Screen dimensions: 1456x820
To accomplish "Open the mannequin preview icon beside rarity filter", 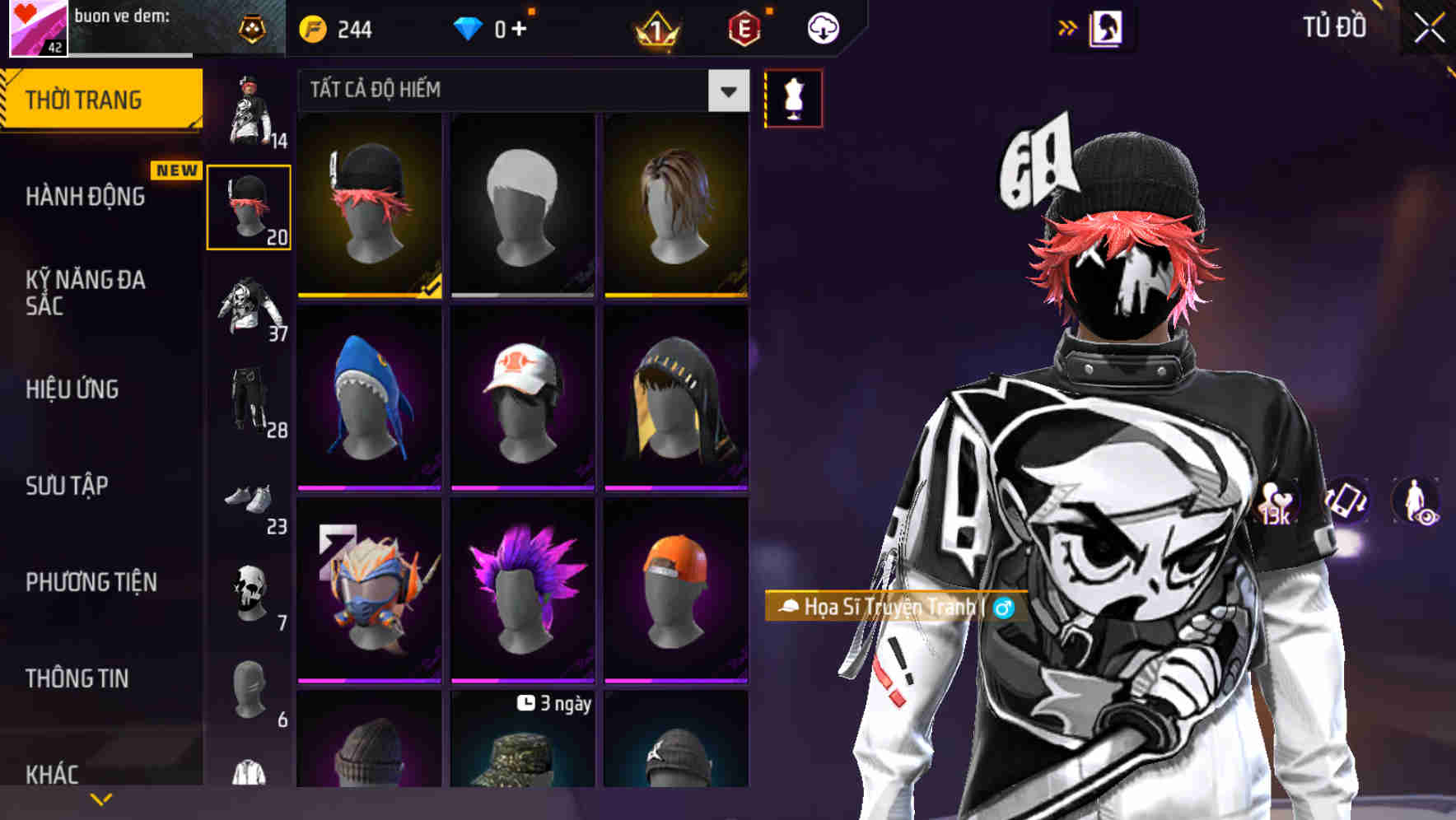I will pyautogui.click(x=793, y=96).
